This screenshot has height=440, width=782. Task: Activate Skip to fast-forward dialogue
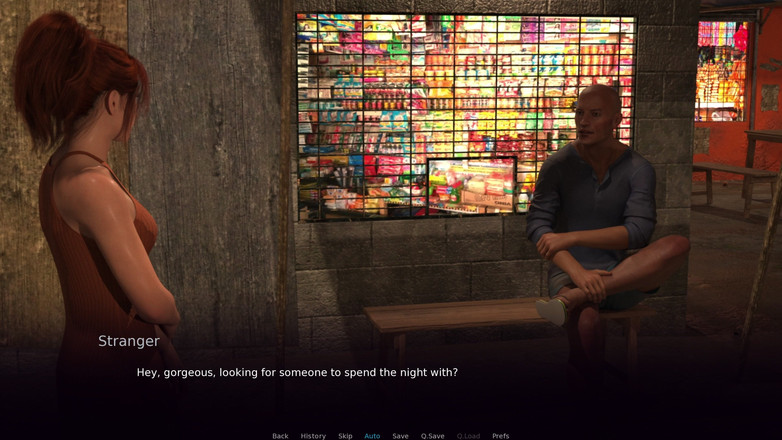345,436
